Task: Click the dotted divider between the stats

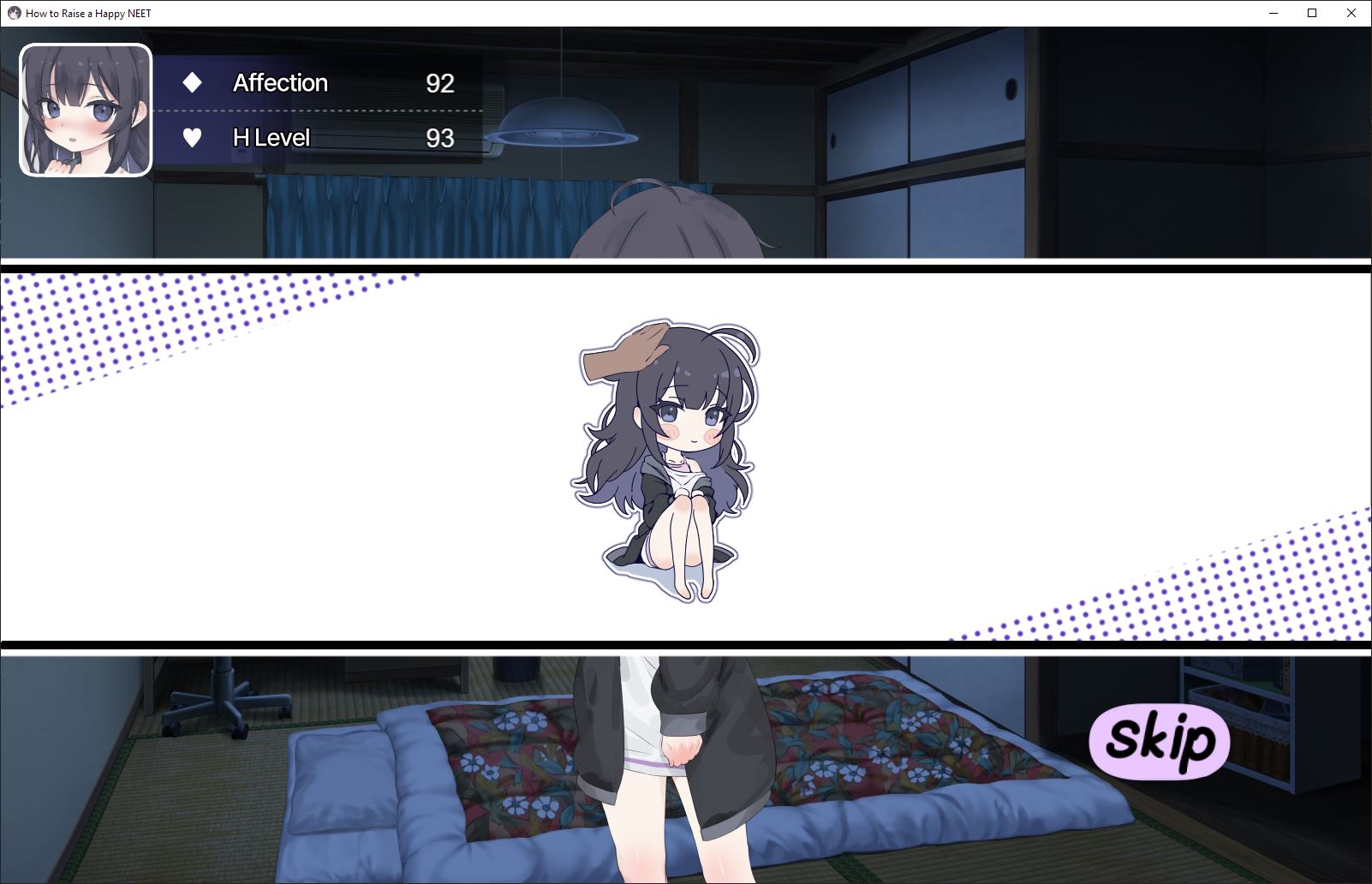Action: click(317, 110)
